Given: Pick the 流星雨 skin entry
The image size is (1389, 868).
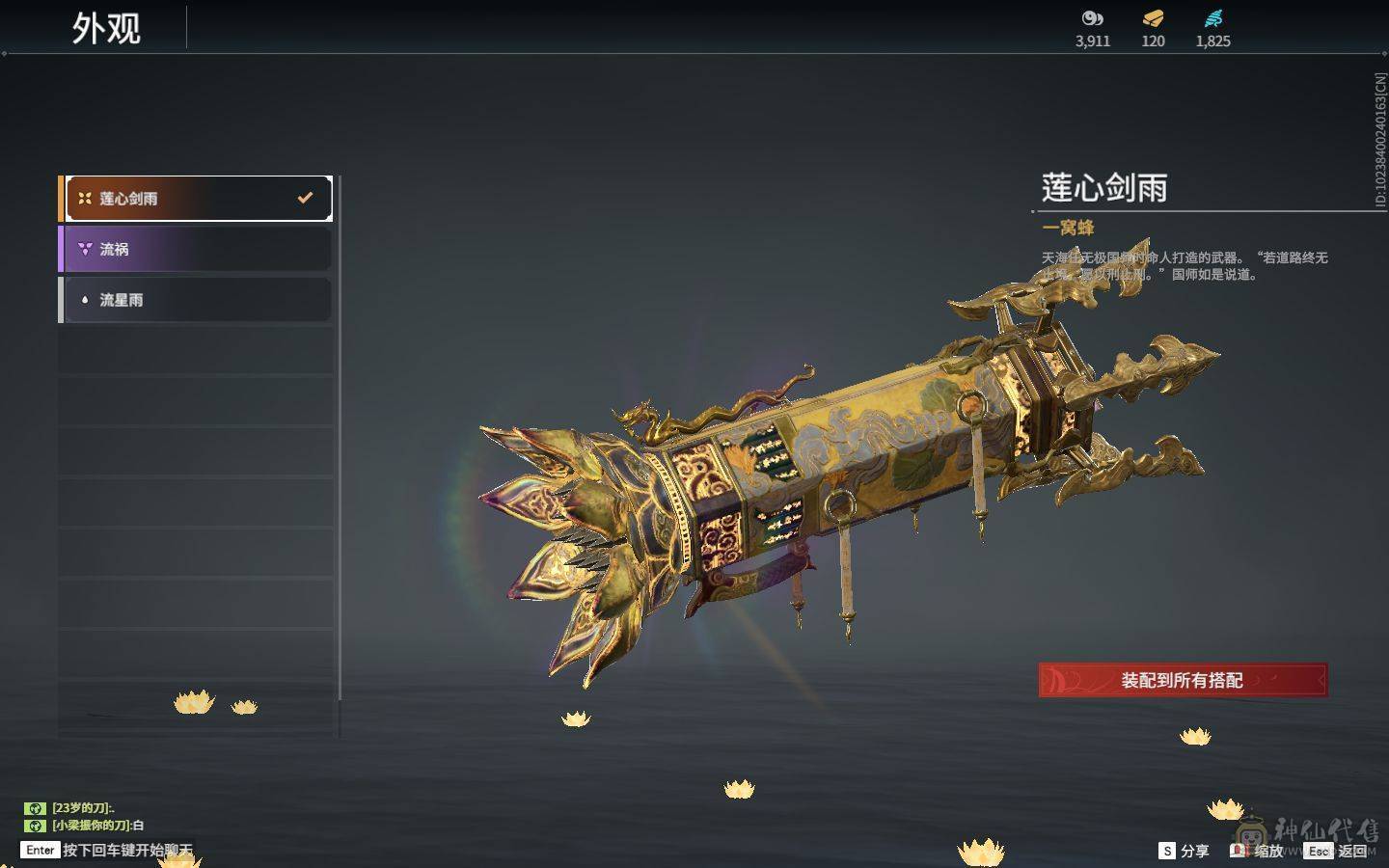Looking at the screenshot, I should click(x=197, y=300).
